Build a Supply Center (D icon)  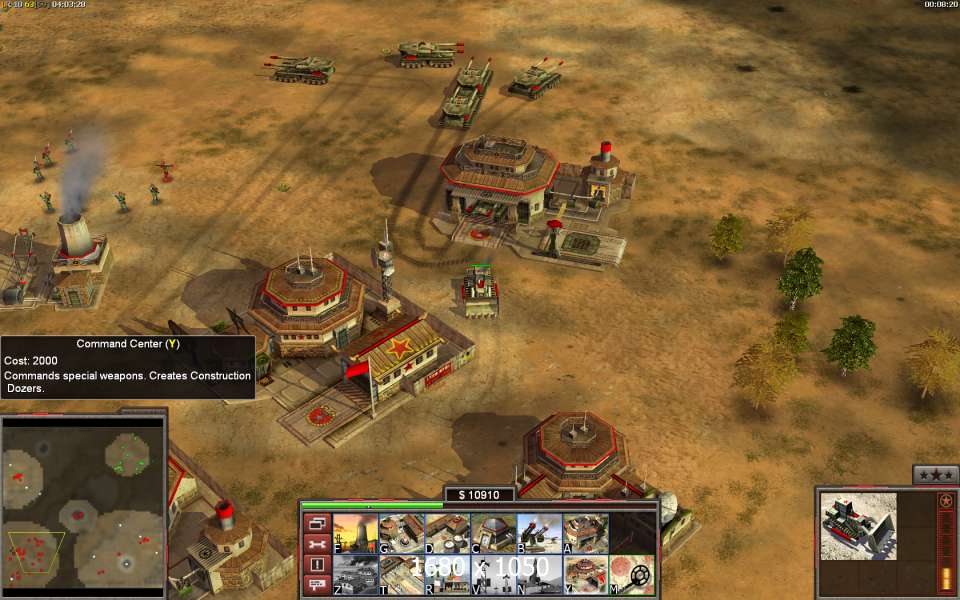447,534
